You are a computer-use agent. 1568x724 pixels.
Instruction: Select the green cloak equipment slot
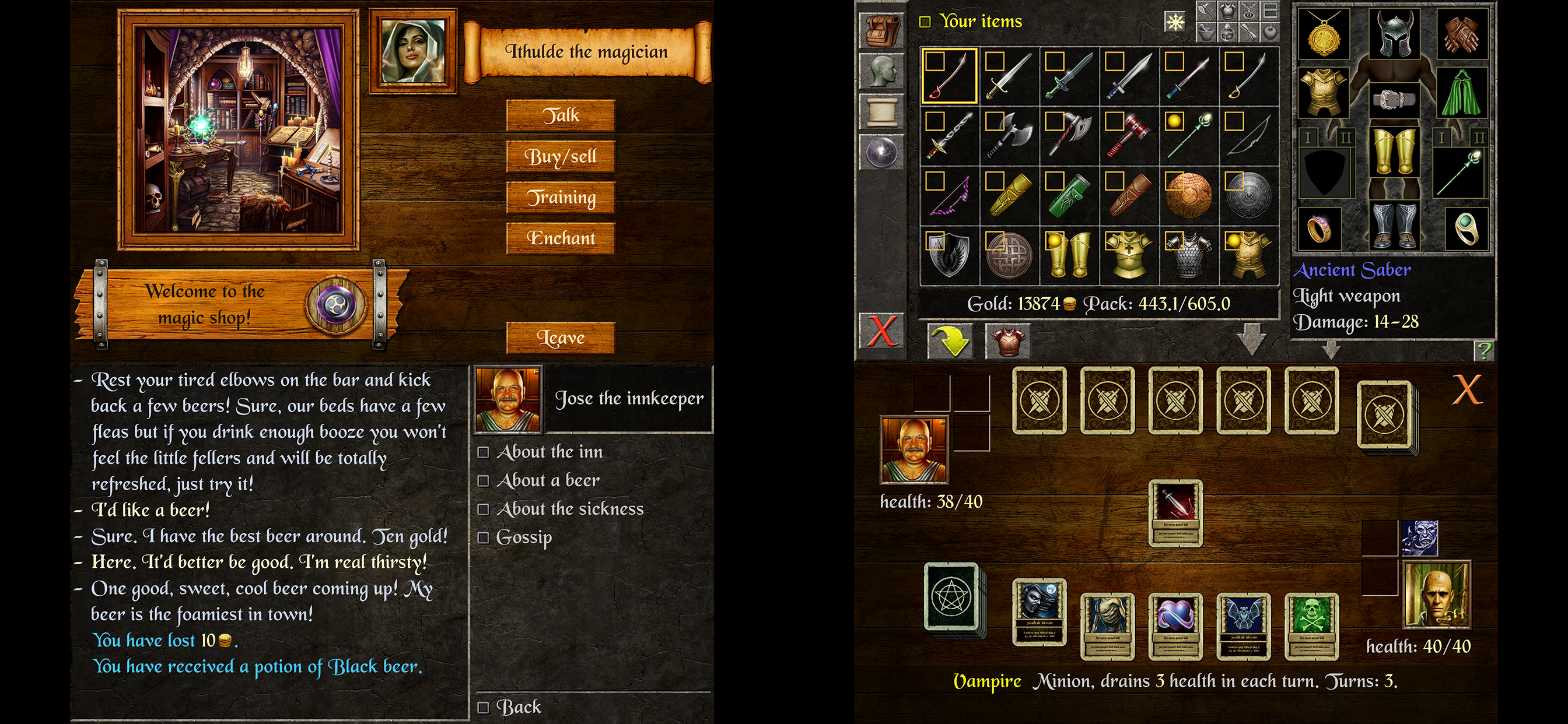point(1461,94)
